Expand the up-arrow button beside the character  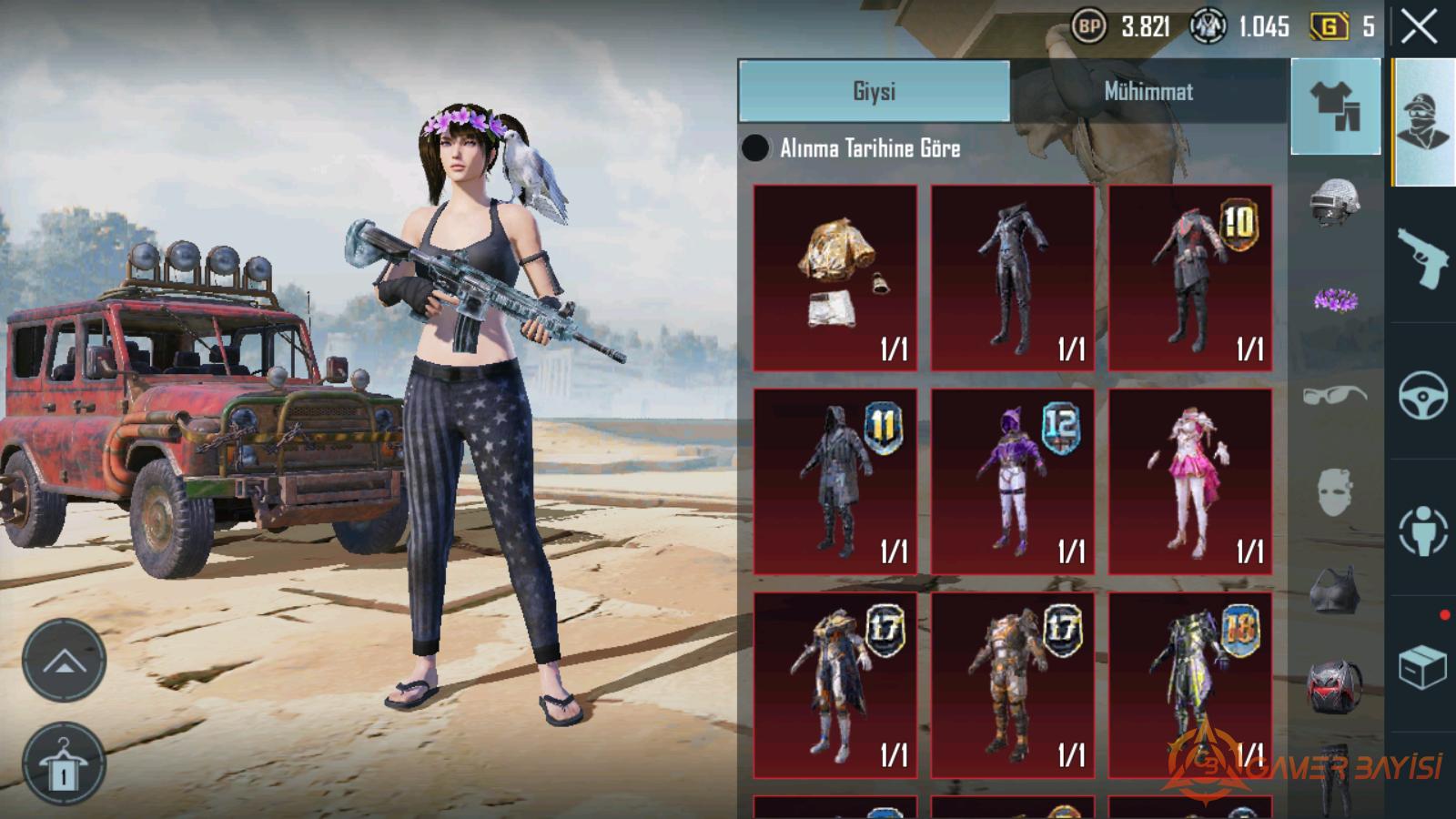point(64,661)
